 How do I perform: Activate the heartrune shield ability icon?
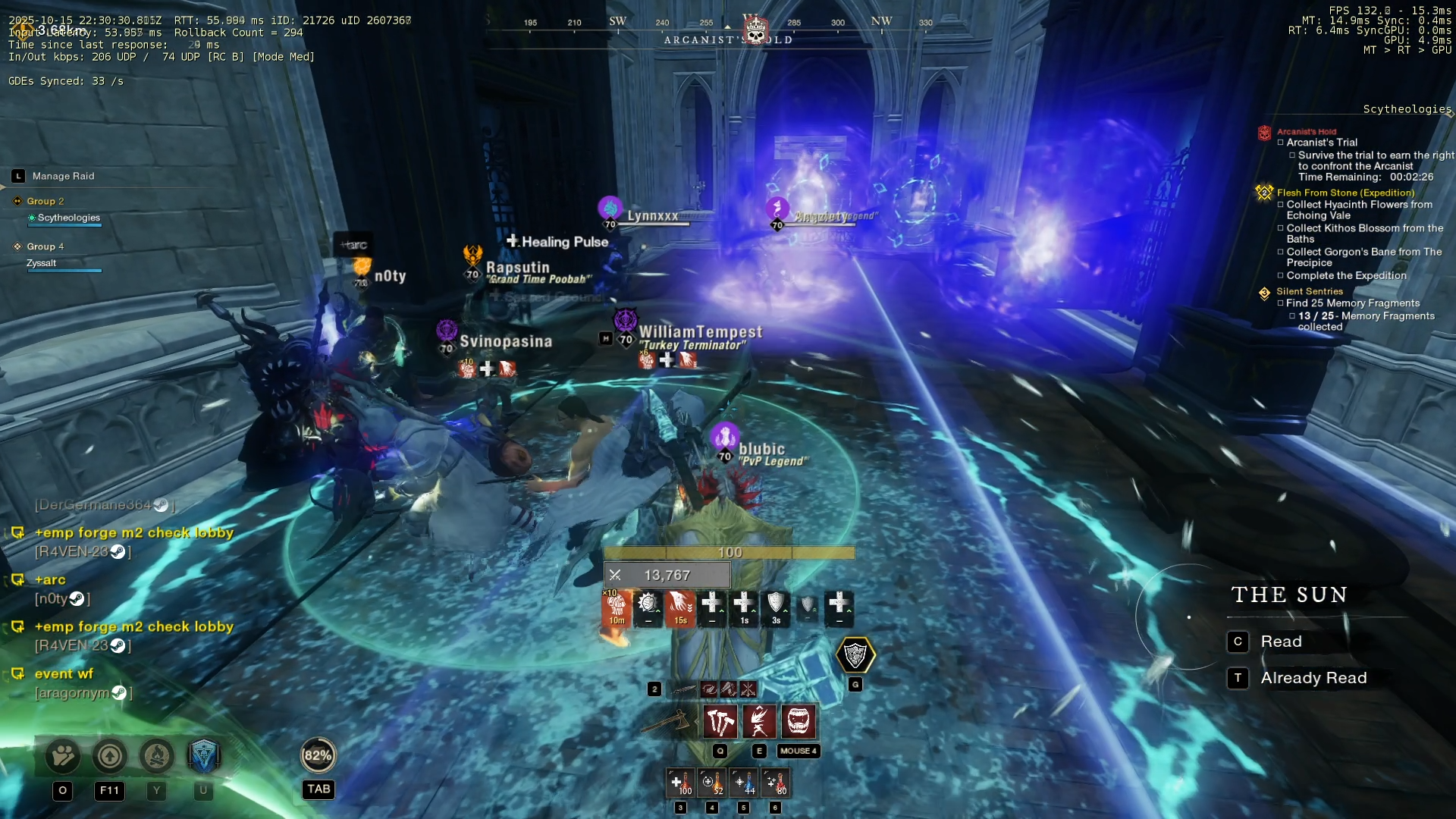click(x=855, y=655)
